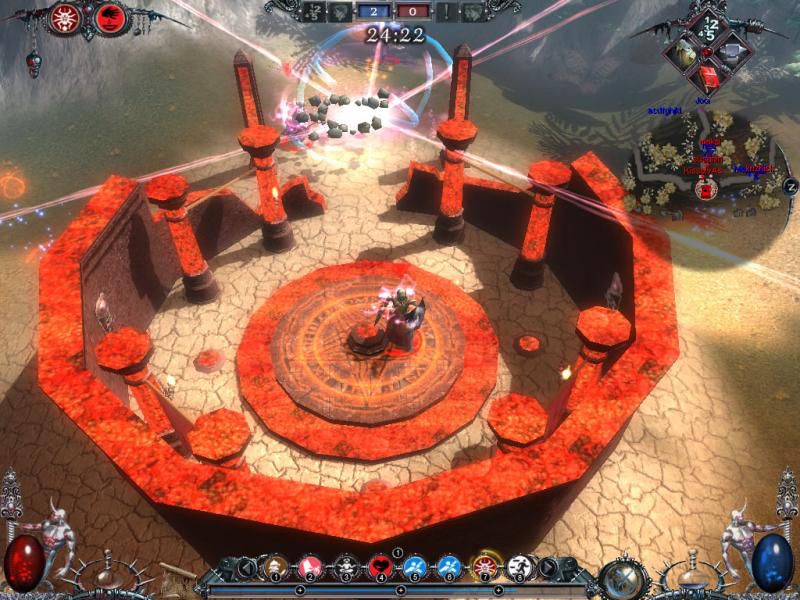800x600 pixels.
Task: Select the highlighted red sun skill, slot 7
Action: pos(486,568)
